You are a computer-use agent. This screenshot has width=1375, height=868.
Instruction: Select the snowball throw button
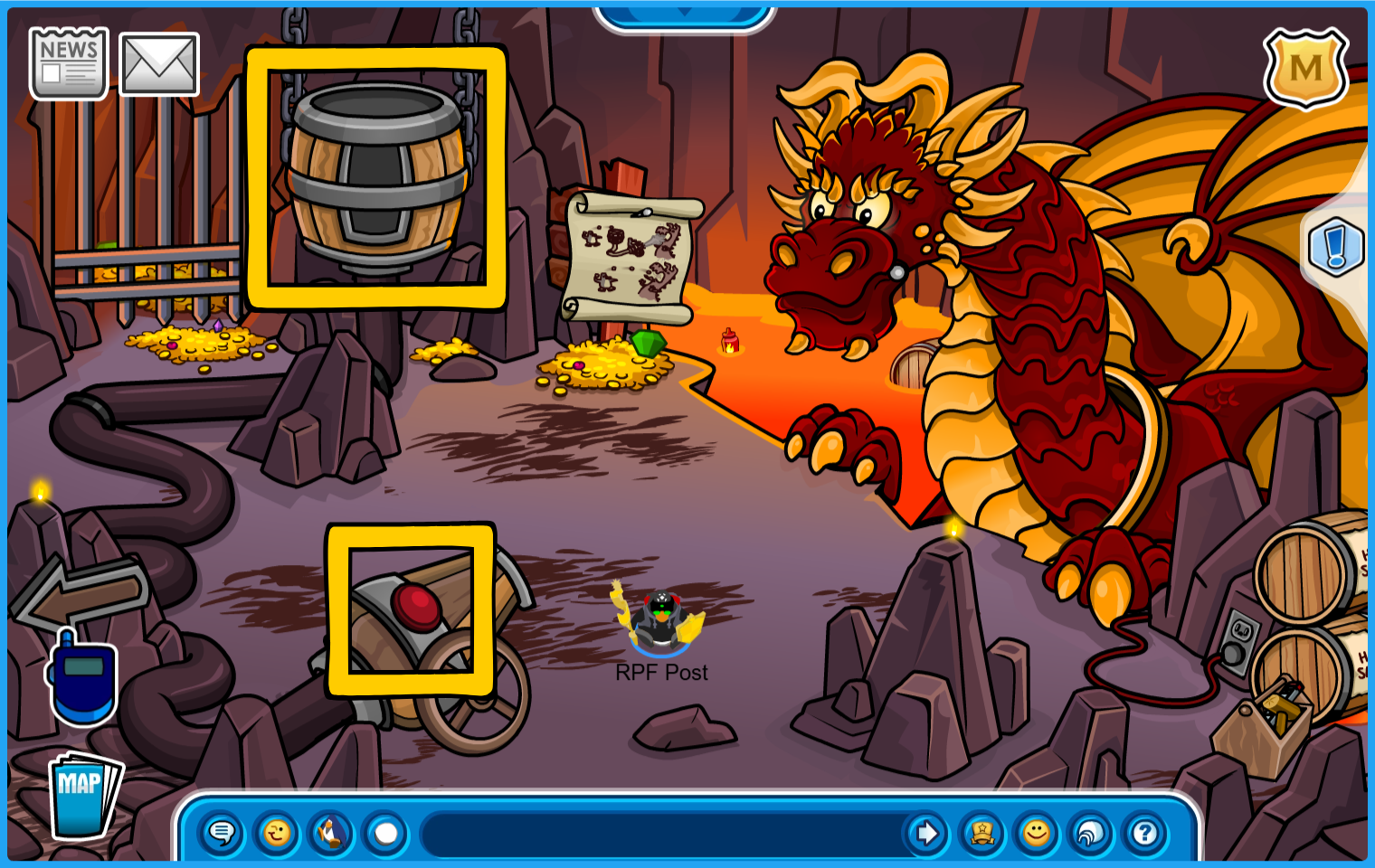click(386, 833)
